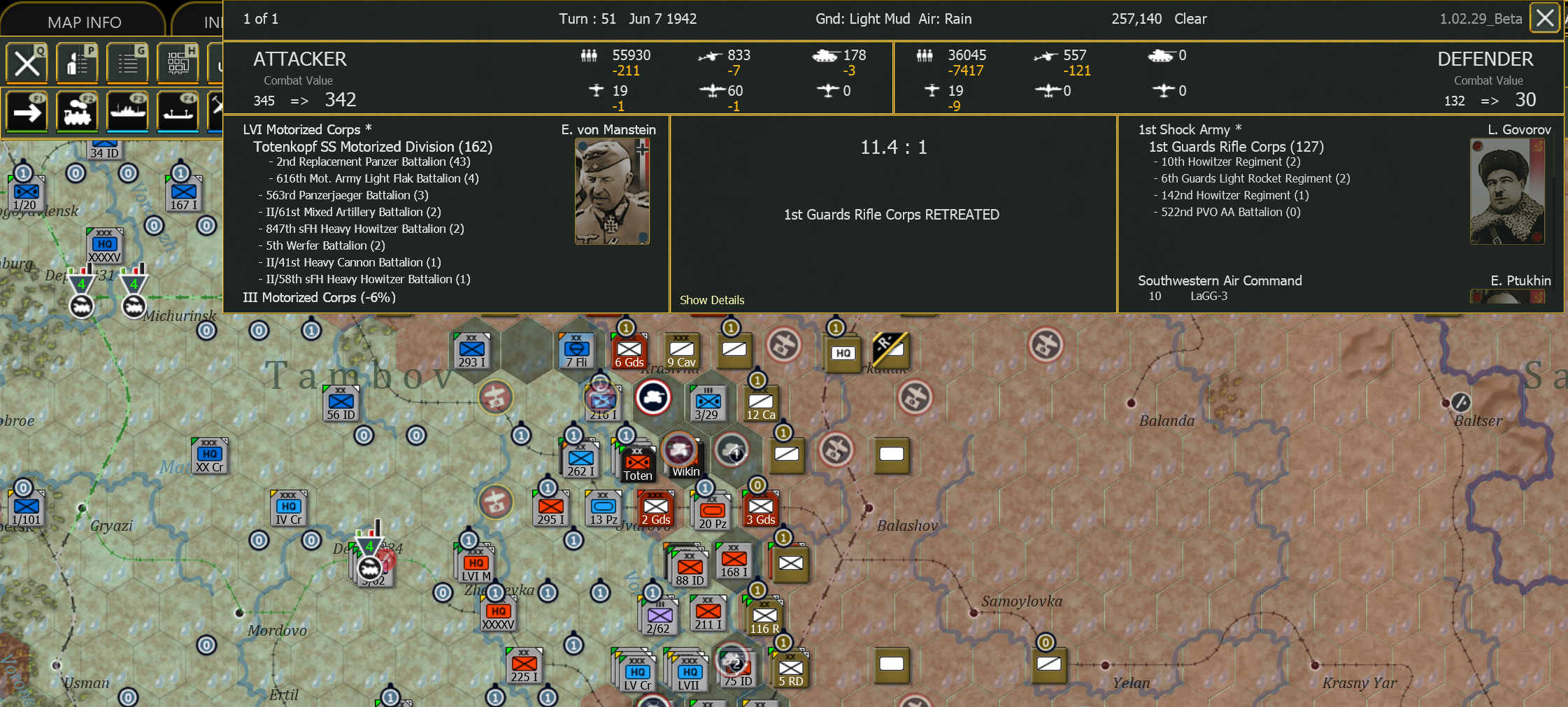Select amphibious transport mode with F4 icon
The image size is (1568, 707).
tap(178, 112)
